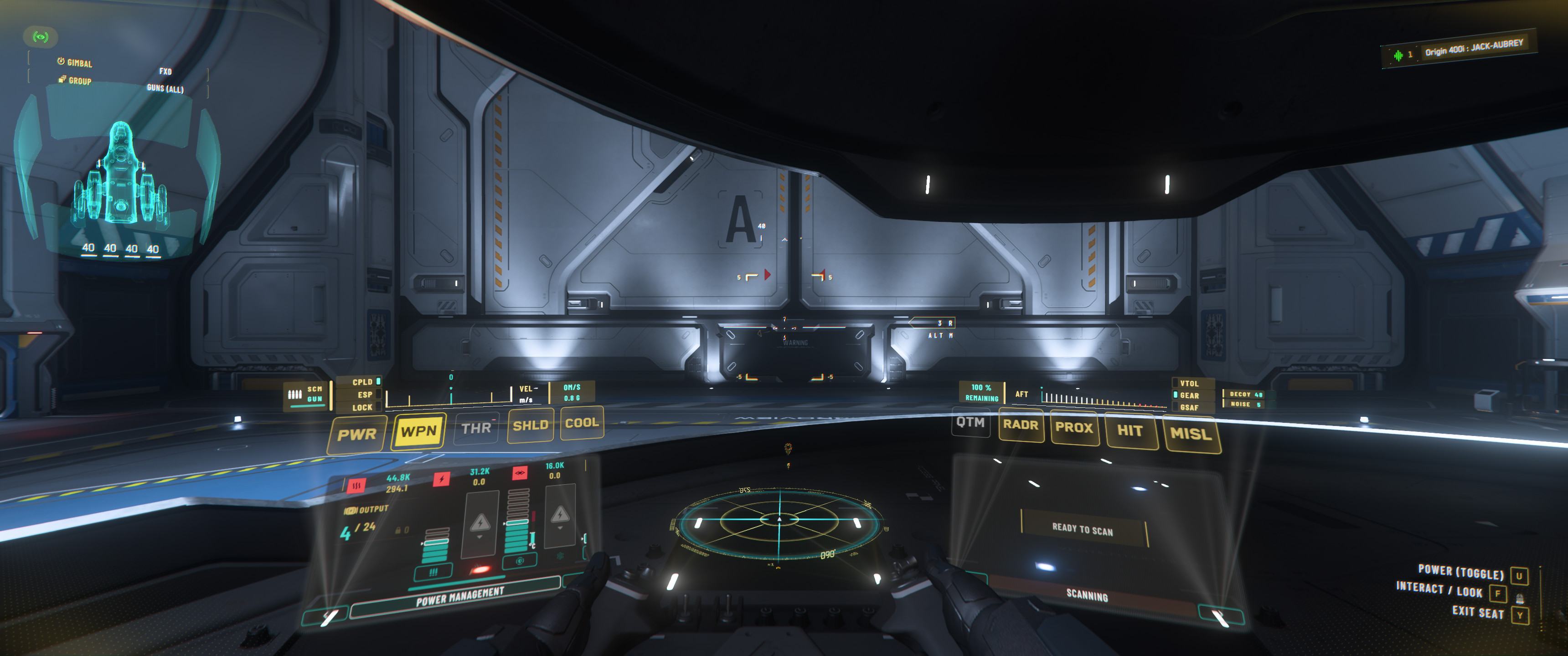Activate the highlighted WPN mode button
The image size is (1568, 656).
419,431
